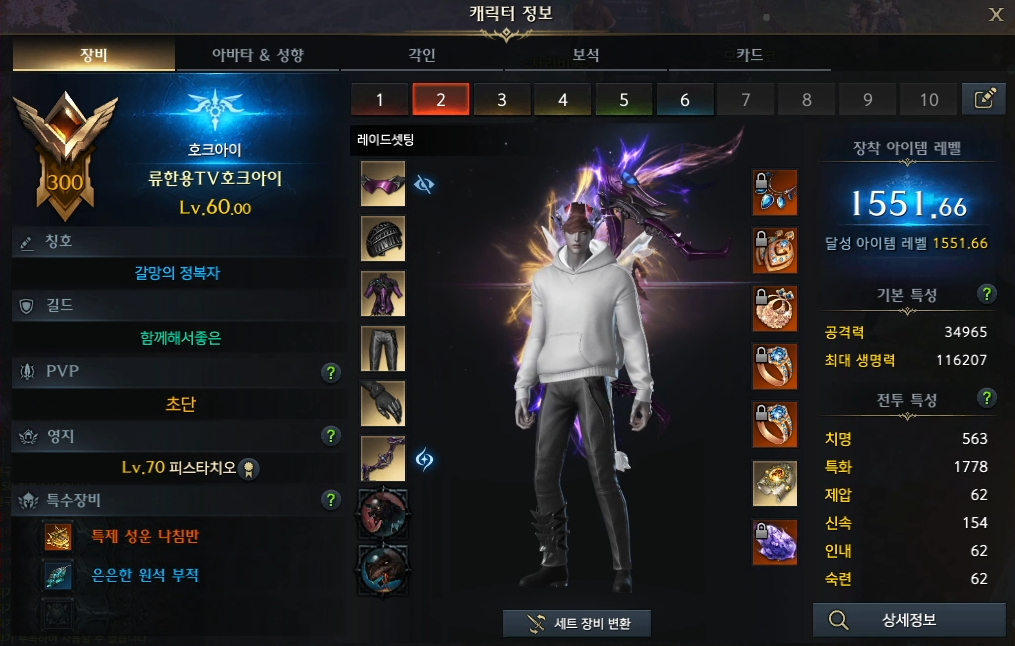Image resolution: width=1015 pixels, height=646 pixels.
Task: Select equipment preset 5
Action: 623,99
